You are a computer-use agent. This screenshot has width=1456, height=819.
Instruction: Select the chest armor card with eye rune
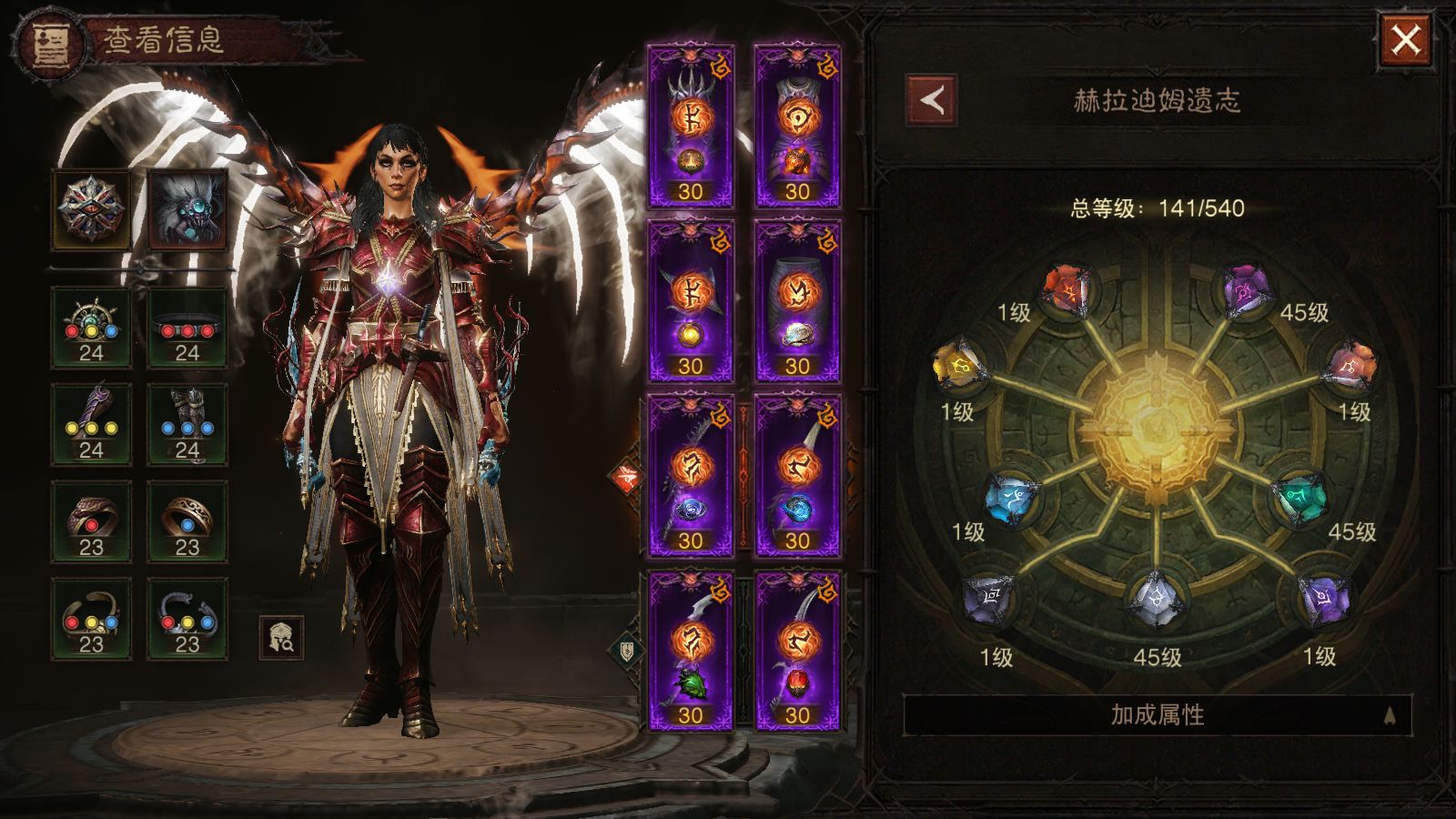pos(797,126)
